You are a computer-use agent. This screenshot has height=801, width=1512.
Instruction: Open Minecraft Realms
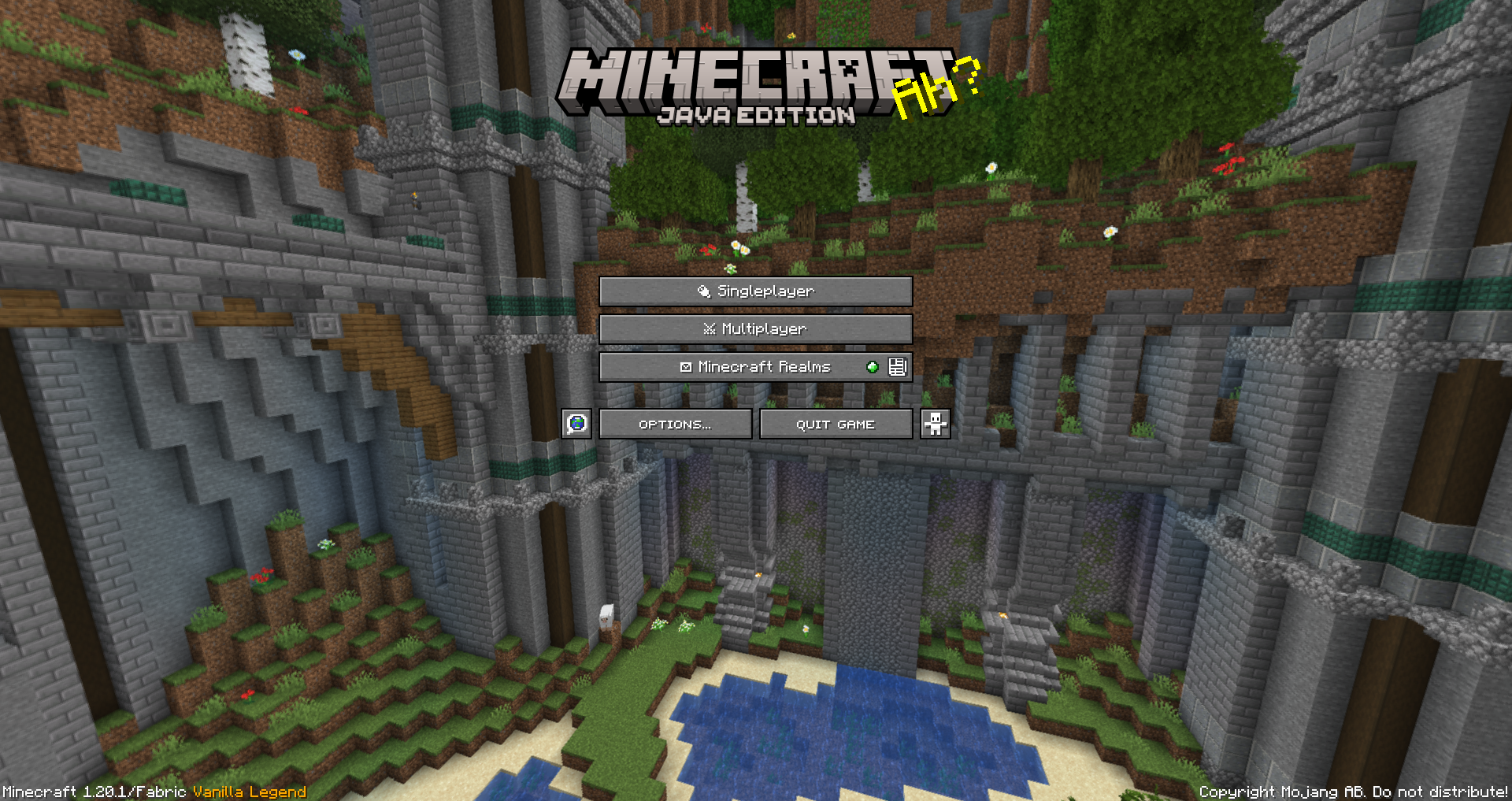pyautogui.click(x=756, y=366)
